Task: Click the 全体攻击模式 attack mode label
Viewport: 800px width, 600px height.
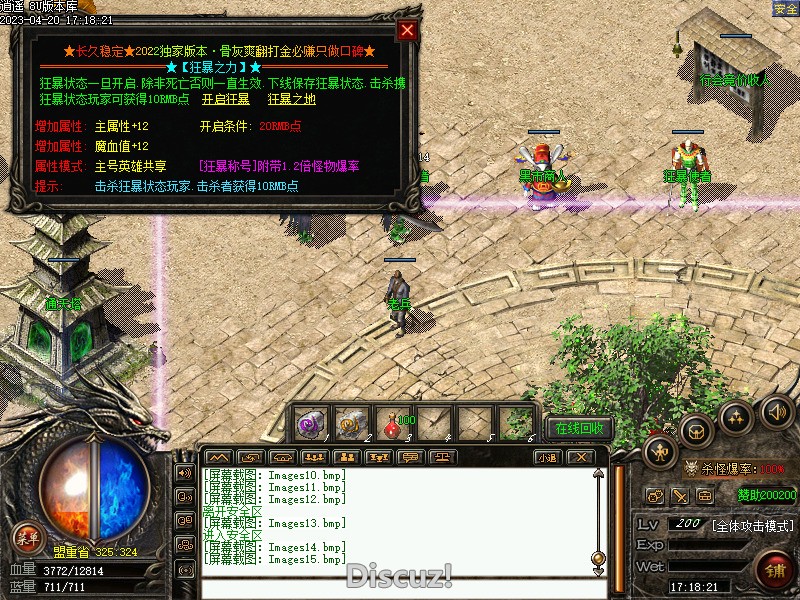Action: (753, 525)
